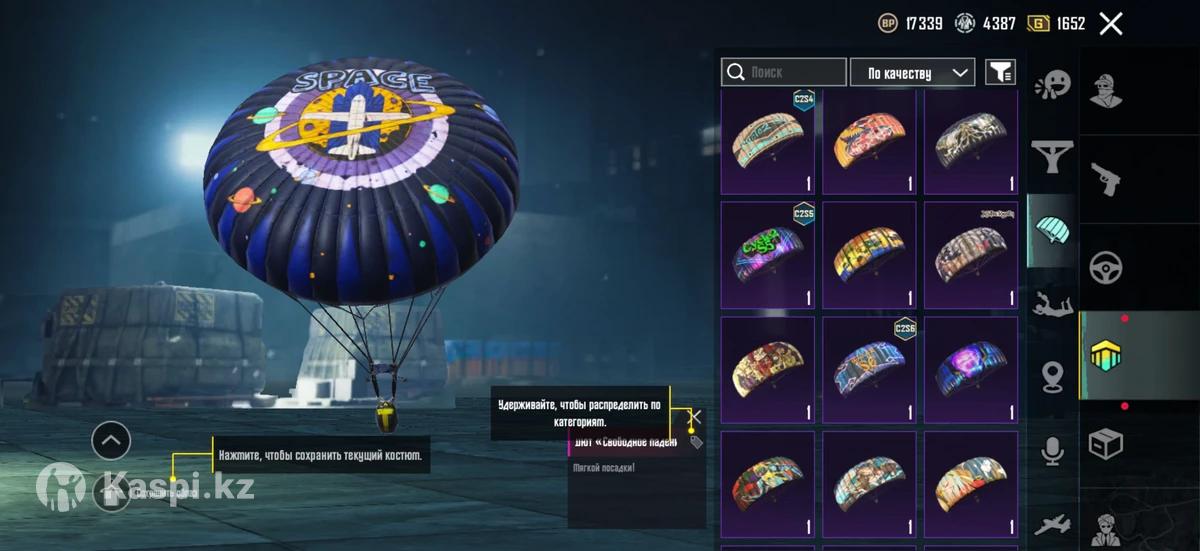
Task: Switch to the pistol weapons category
Action: 1105,178
